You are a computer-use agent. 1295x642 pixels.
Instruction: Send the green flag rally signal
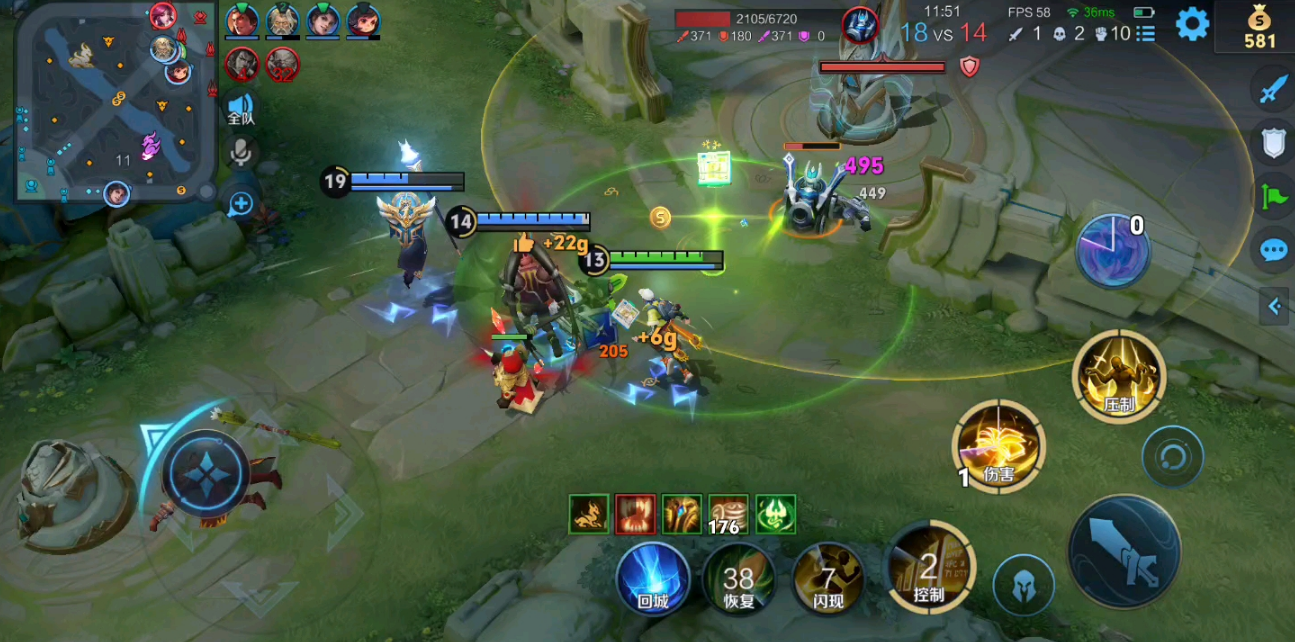(x=1273, y=196)
